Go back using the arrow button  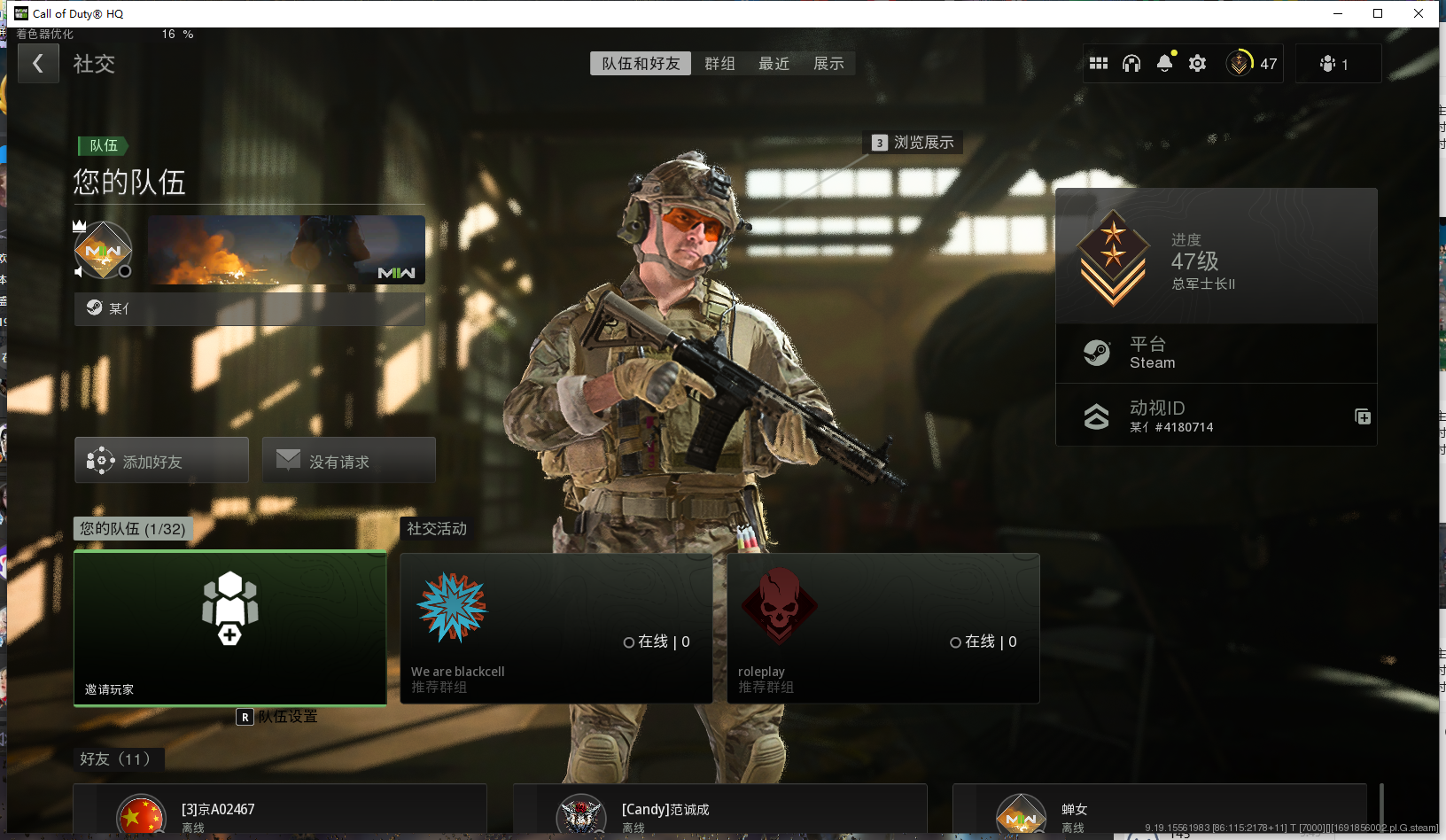tap(38, 64)
